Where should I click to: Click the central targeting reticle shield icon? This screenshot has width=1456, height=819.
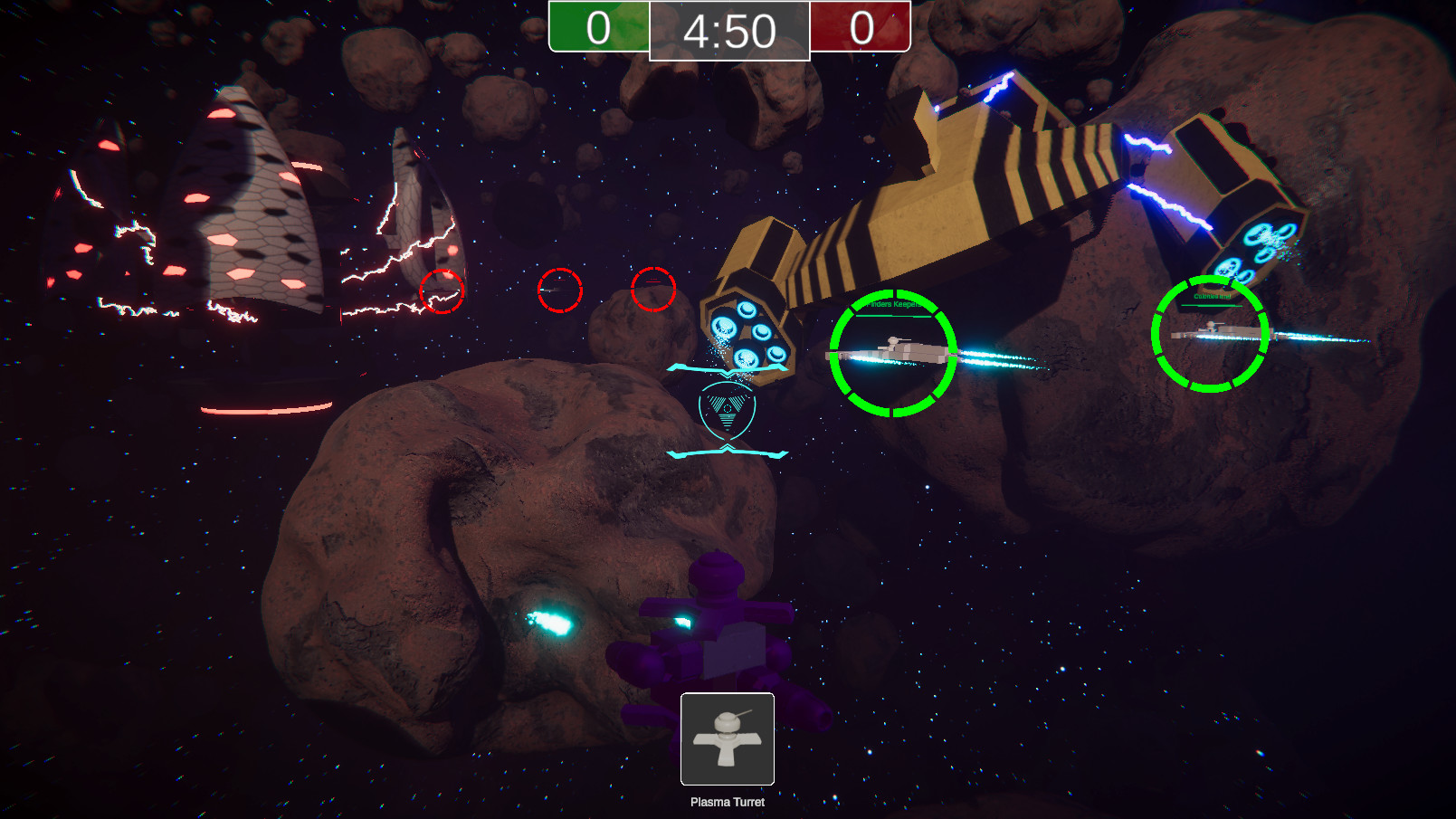[x=727, y=413]
